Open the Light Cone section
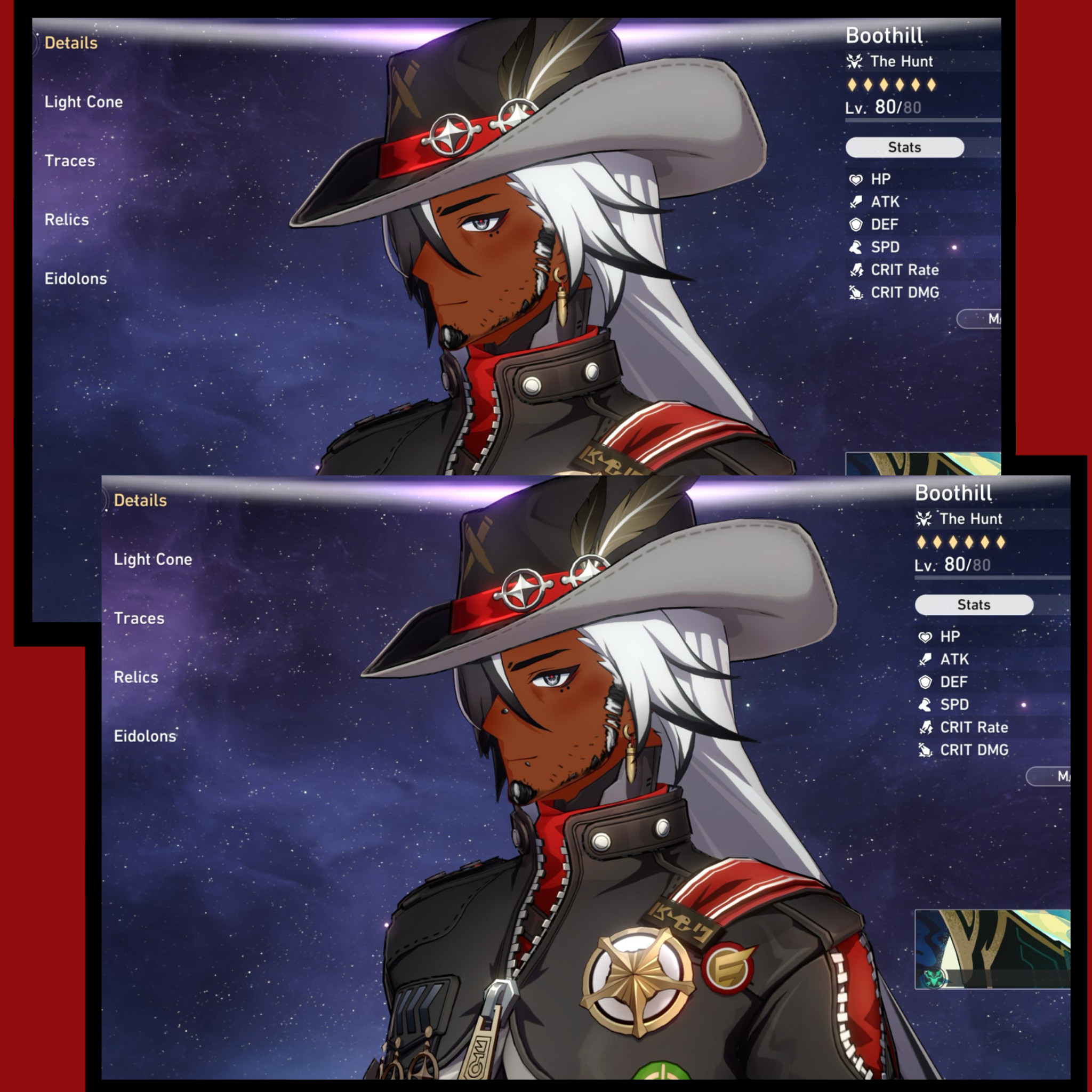 (152, 559)
